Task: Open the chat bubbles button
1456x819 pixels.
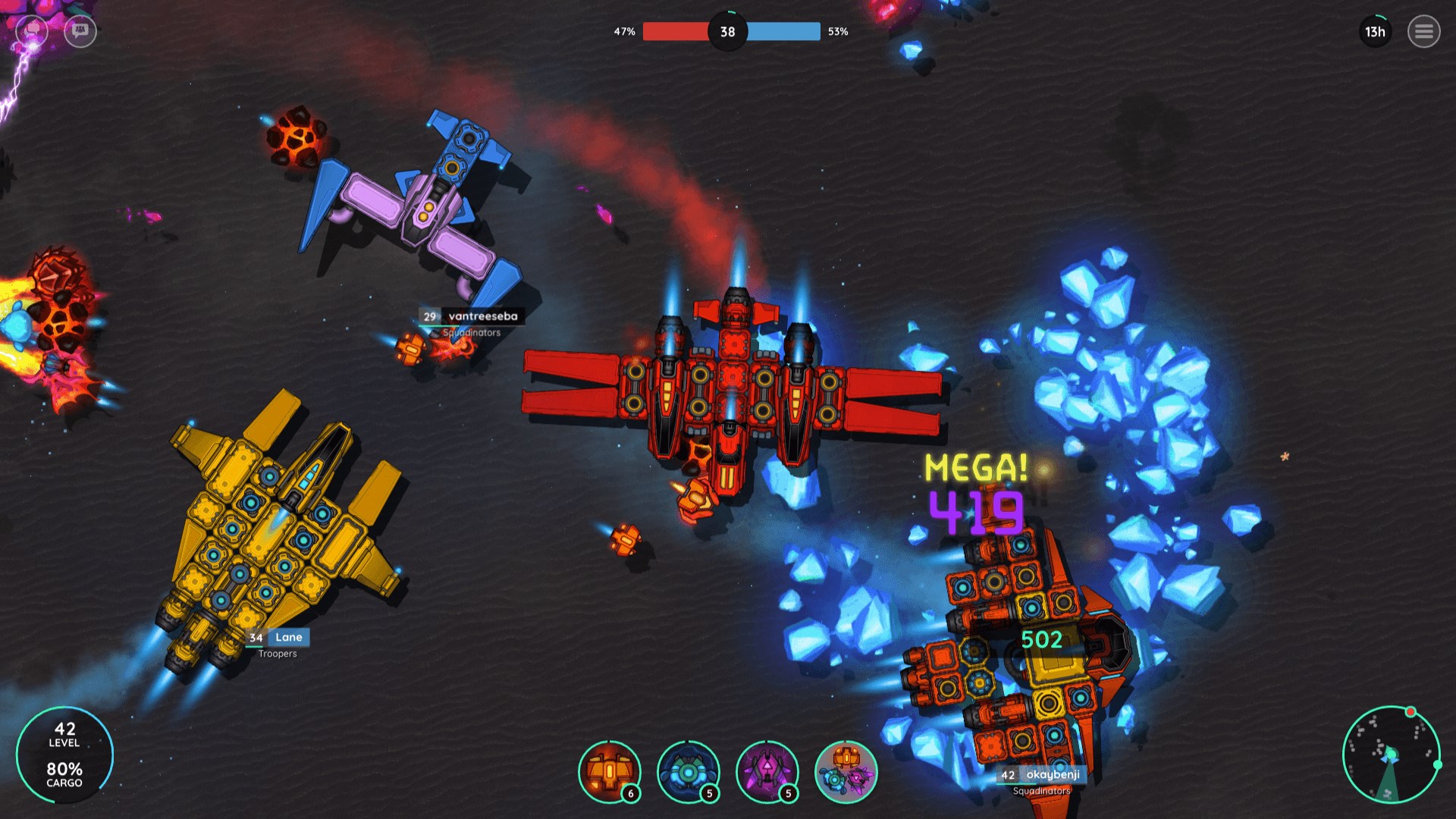Action: pos(32,31)
